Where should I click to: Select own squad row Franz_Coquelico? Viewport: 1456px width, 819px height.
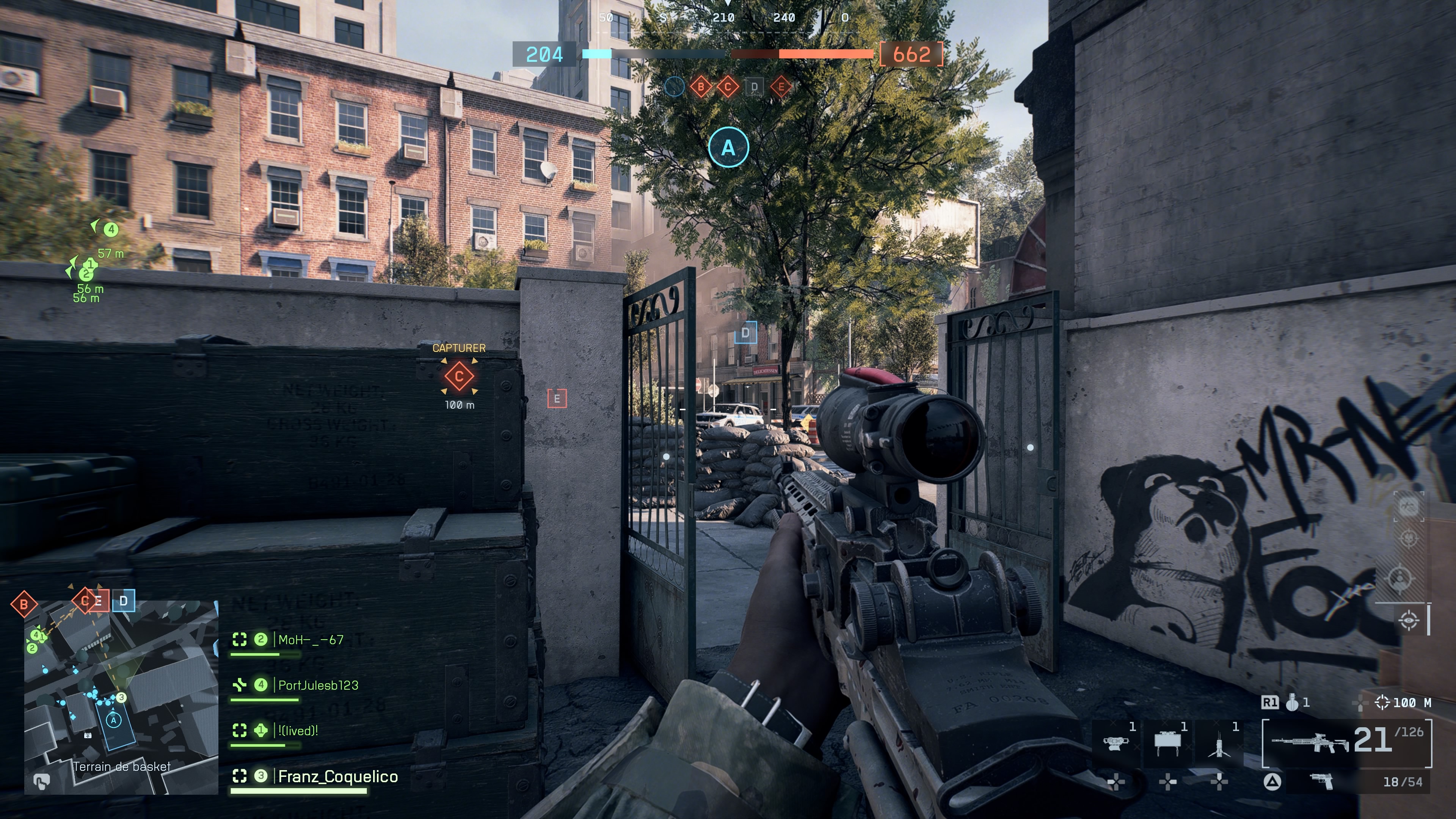click(x=337, y=777)
